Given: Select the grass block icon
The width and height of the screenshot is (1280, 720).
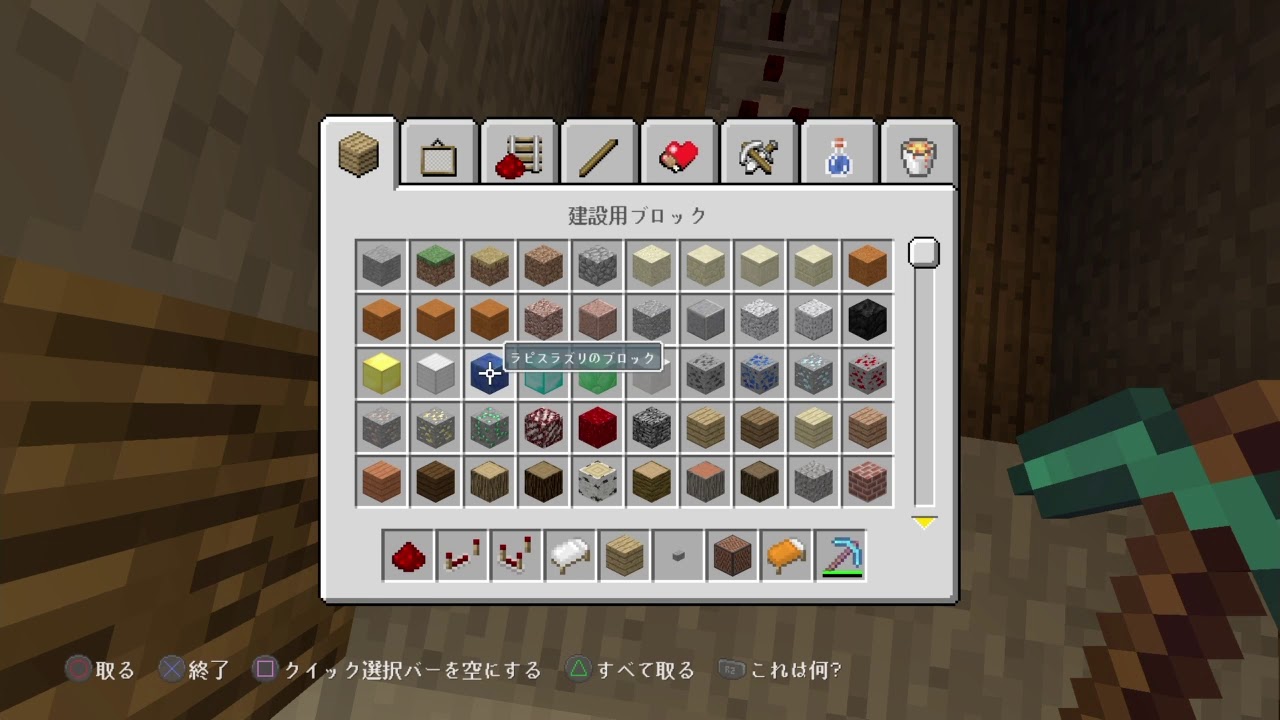Looking at the screenshot, I should (x=435, y=264).
